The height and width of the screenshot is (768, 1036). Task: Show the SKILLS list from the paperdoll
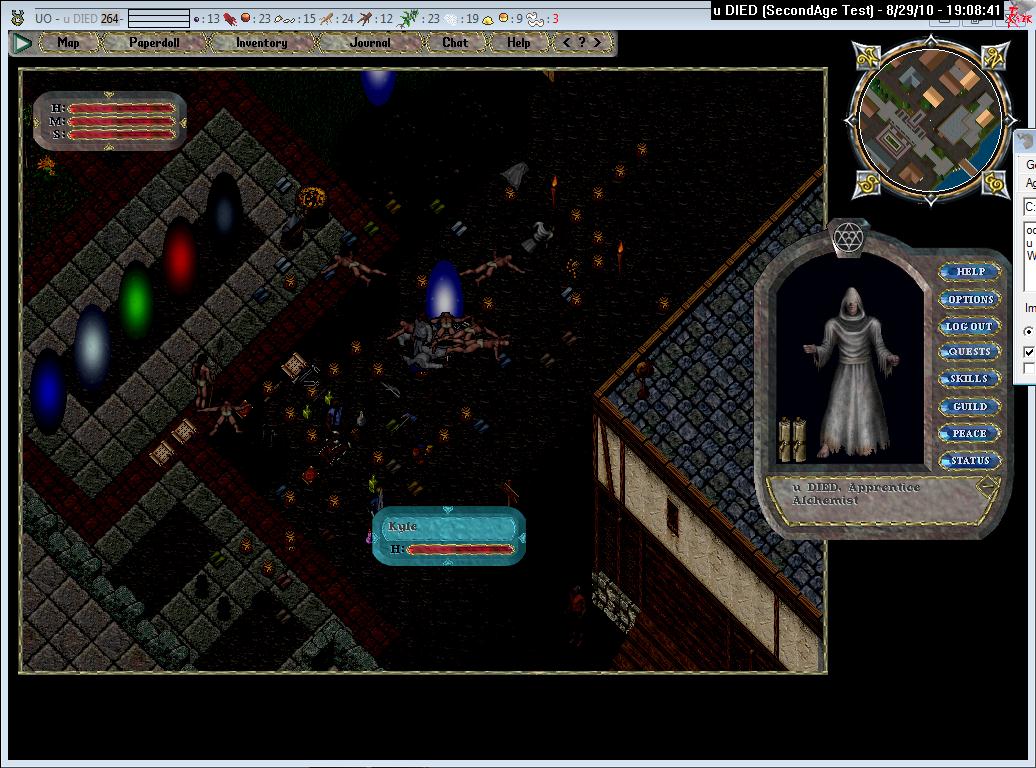click(x=970, y=379)
